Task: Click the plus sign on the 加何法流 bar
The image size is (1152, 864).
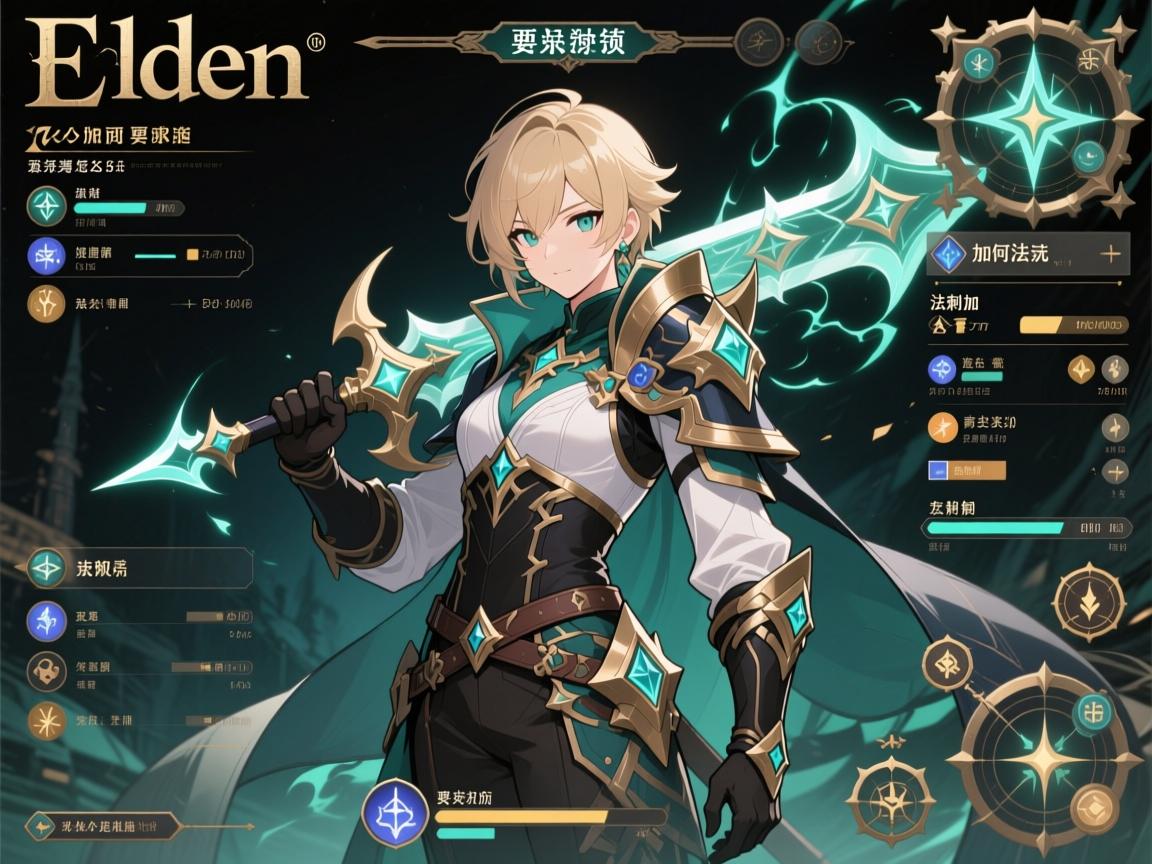Action: tap(1109, 254)
